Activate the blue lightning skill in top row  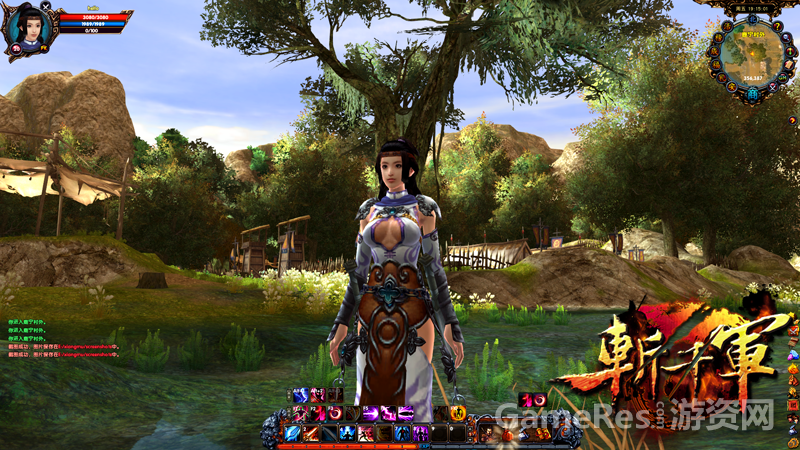tap(300, 395)
